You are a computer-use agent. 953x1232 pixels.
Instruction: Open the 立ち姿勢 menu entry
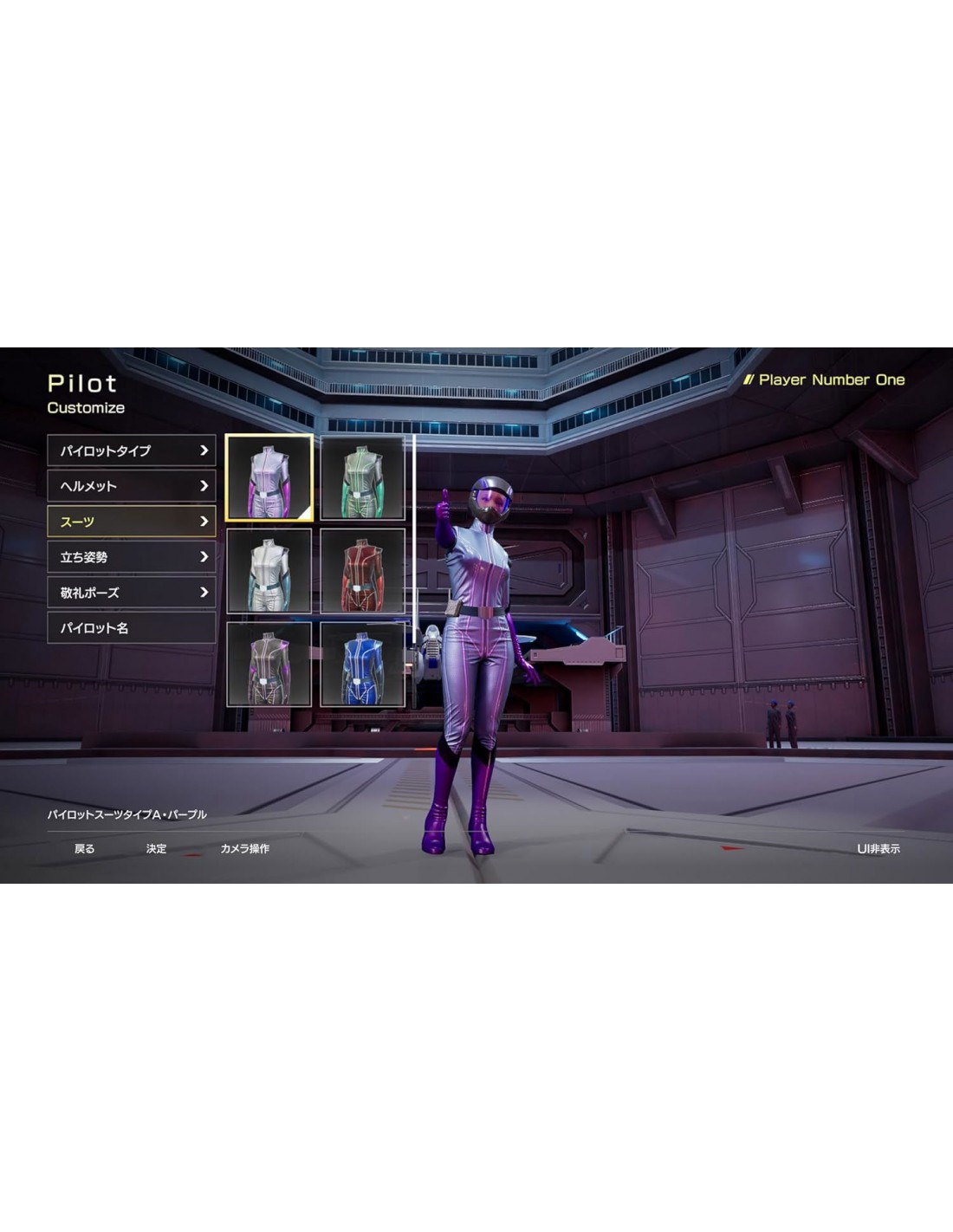[131, 557]
